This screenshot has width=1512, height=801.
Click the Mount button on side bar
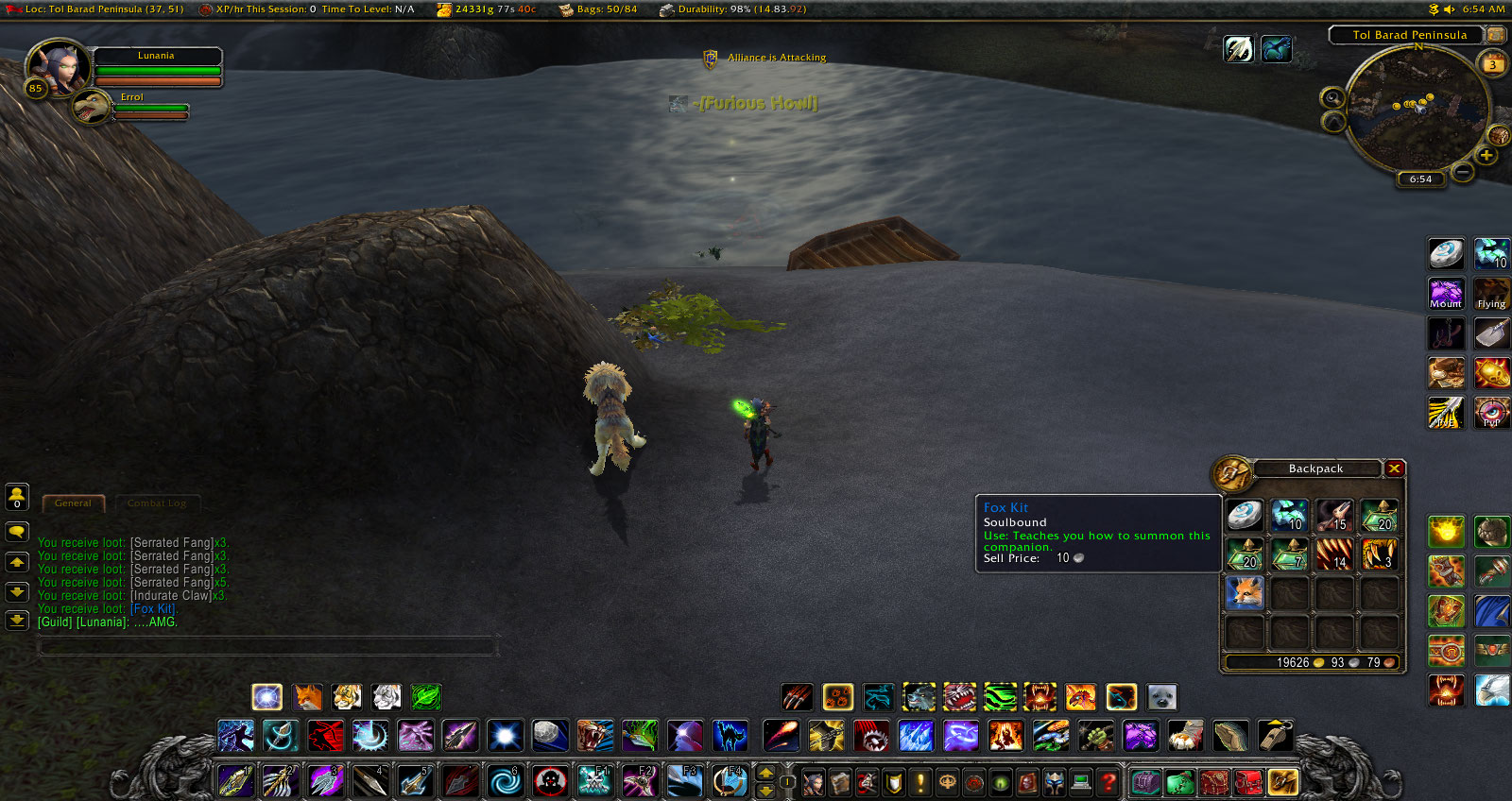[1446, 293]
